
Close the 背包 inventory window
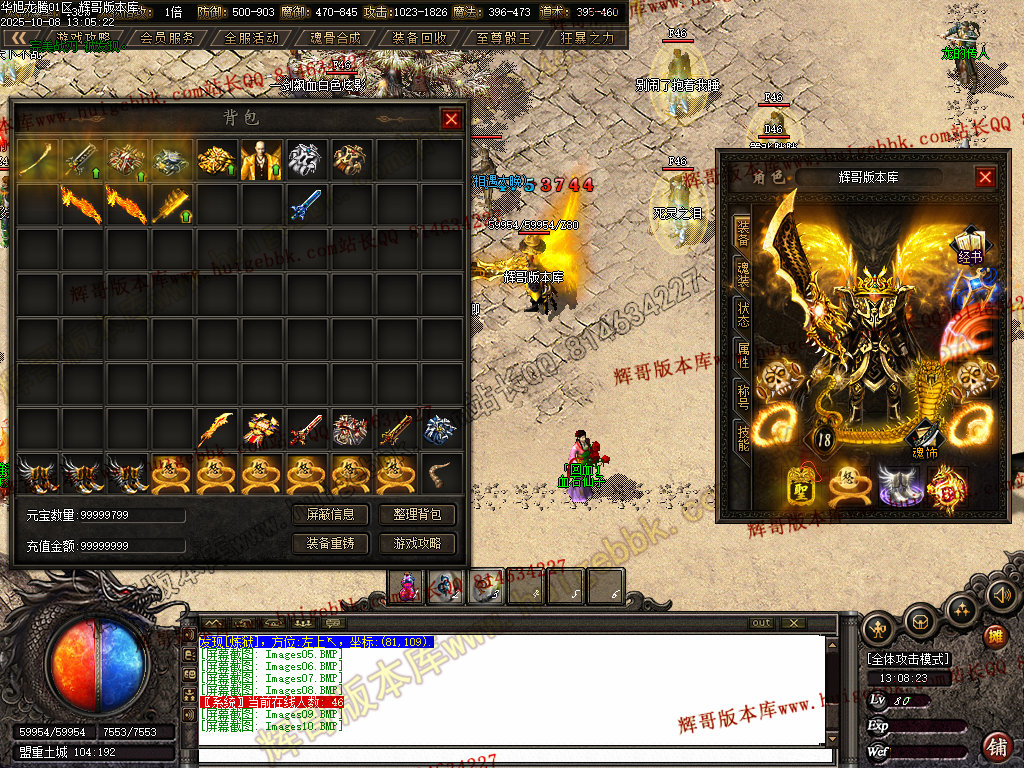(x=451, y=119)
